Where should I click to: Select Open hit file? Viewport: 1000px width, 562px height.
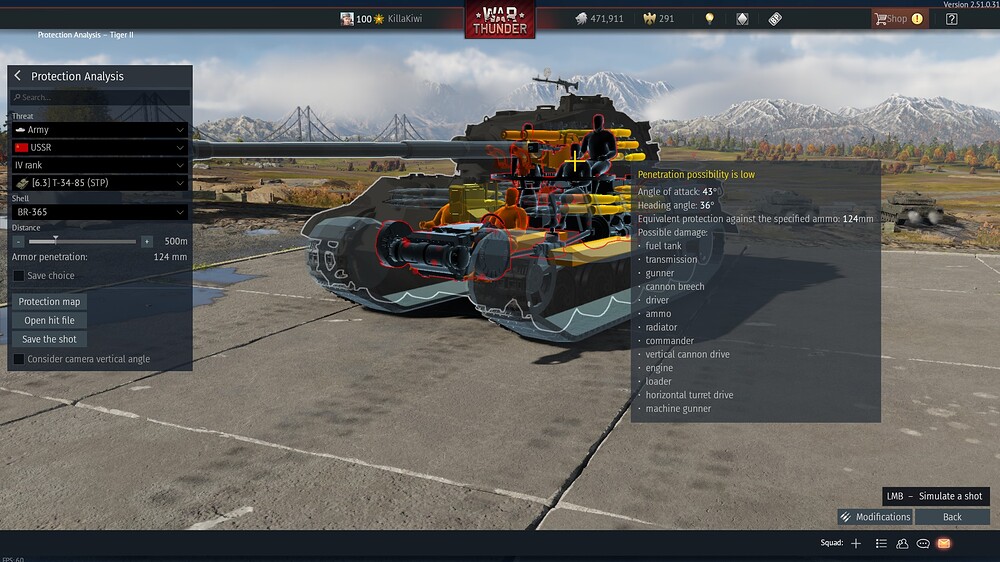[x=49, y=321]
